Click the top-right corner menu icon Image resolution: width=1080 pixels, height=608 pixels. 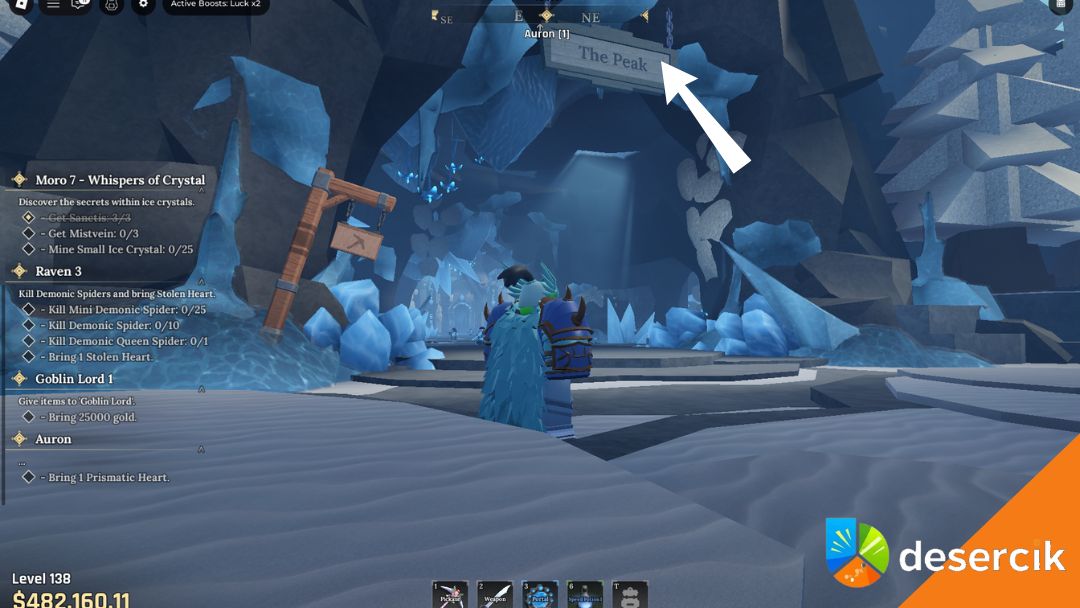click(x=1060, y=4)
